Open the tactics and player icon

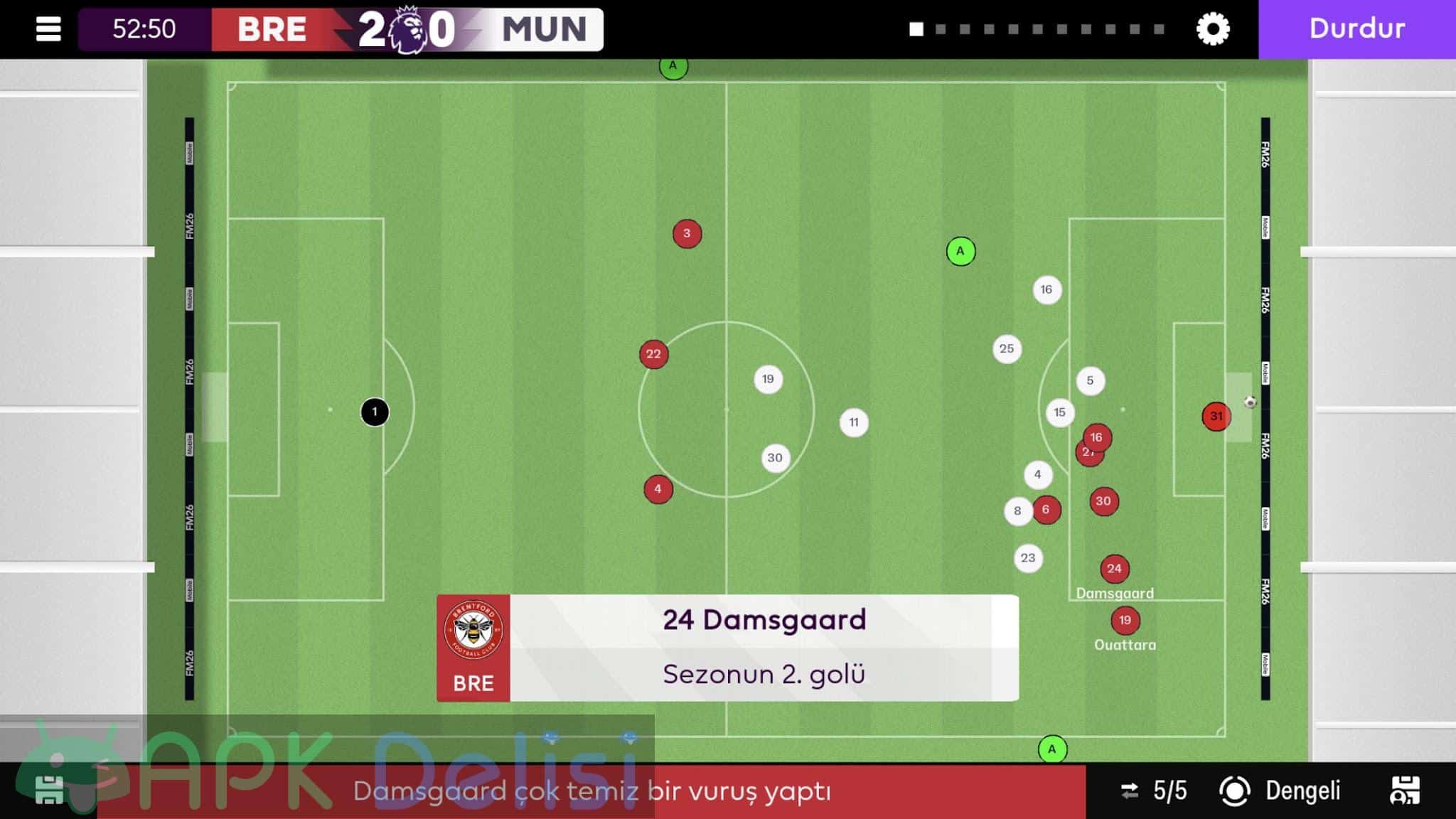point(1405,791)
